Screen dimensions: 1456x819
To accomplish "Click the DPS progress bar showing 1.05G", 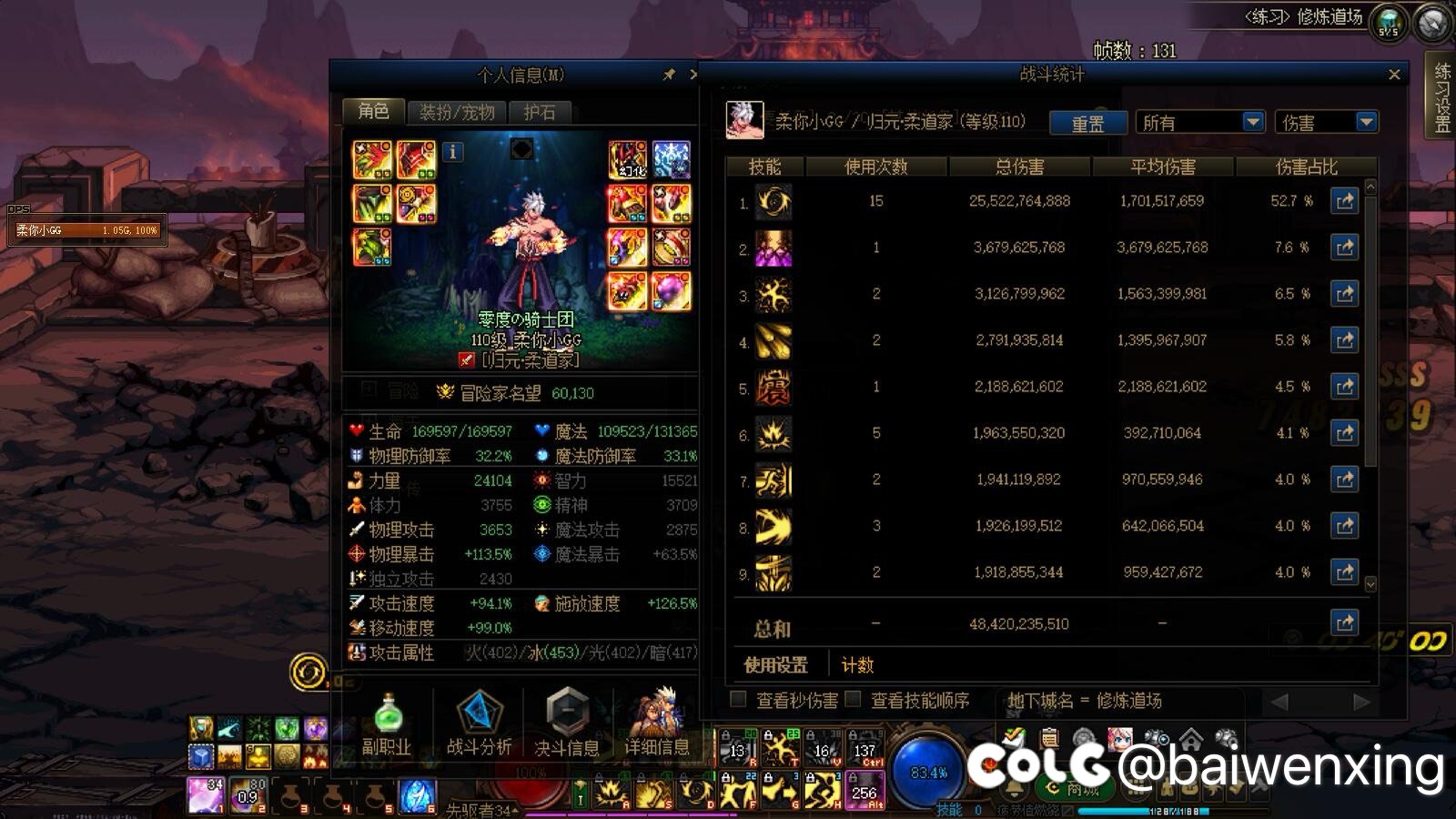I will (x=86, y=231).
